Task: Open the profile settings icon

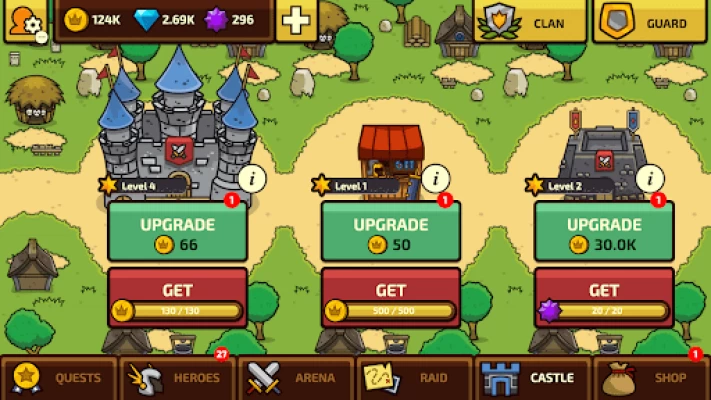Action: (24, 20)
